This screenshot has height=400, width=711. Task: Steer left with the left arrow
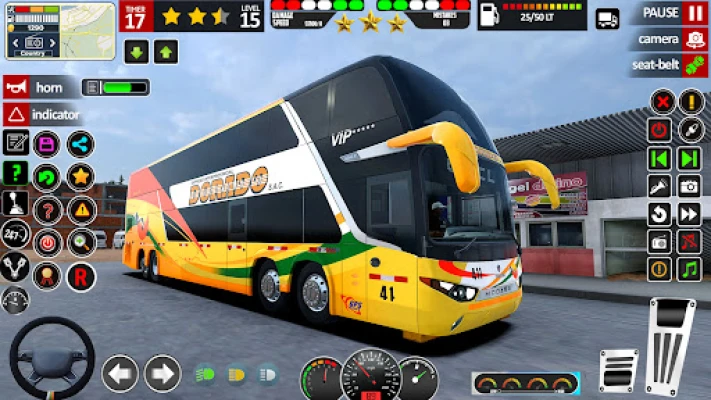click(120, 374)
